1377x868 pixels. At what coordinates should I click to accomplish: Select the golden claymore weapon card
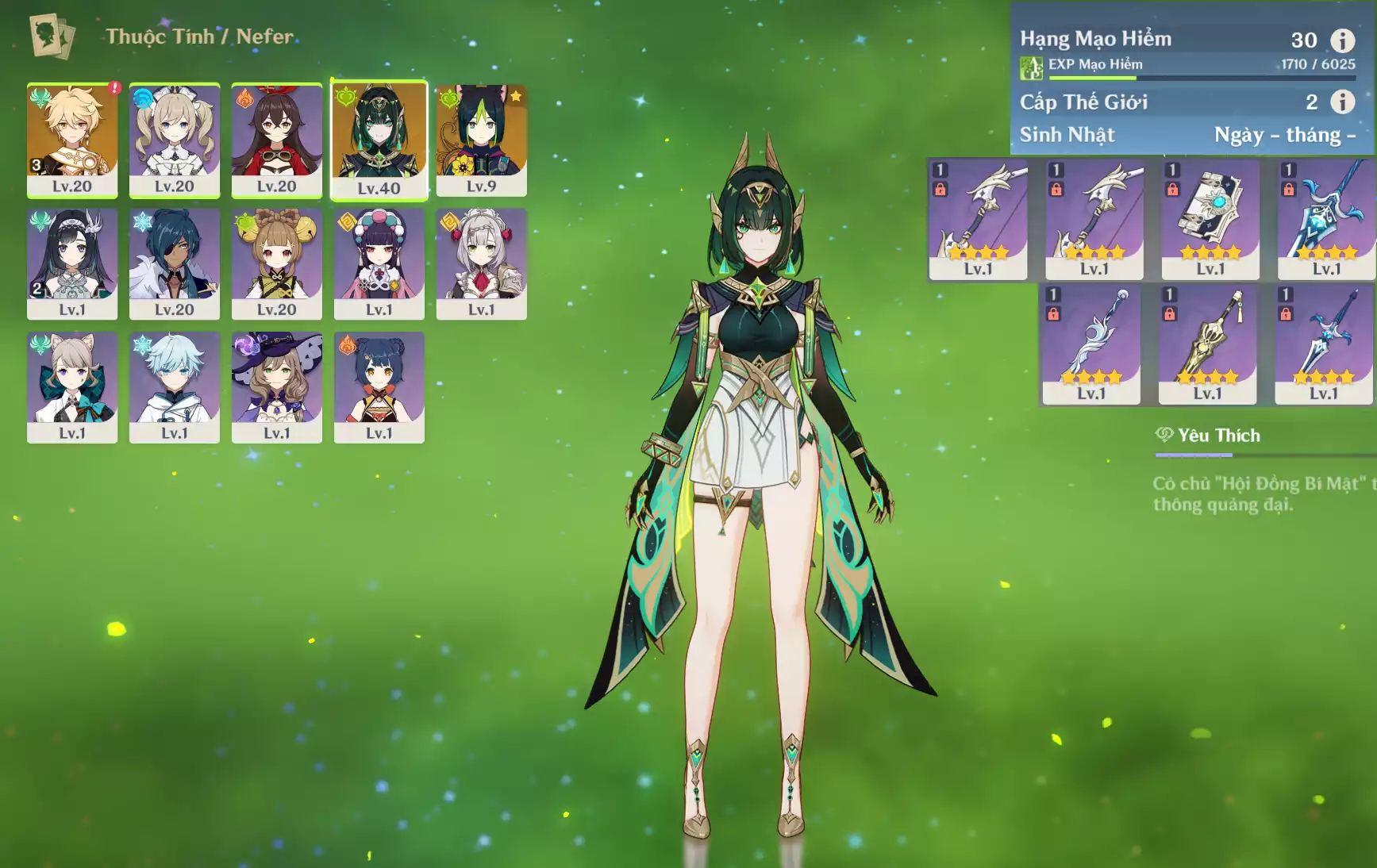[1207, 344]
